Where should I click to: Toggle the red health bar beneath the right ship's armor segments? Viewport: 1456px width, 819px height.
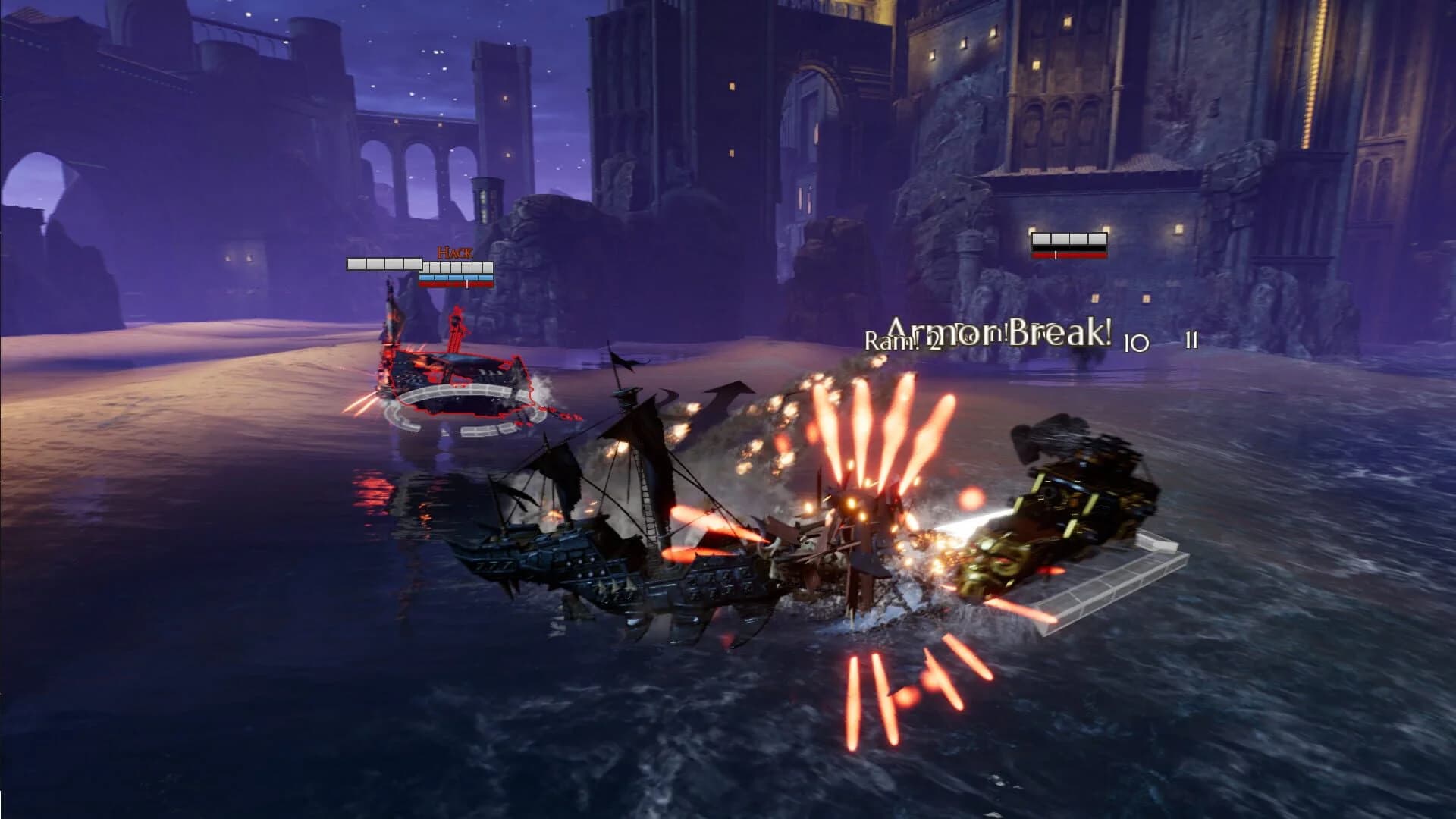1067,256
